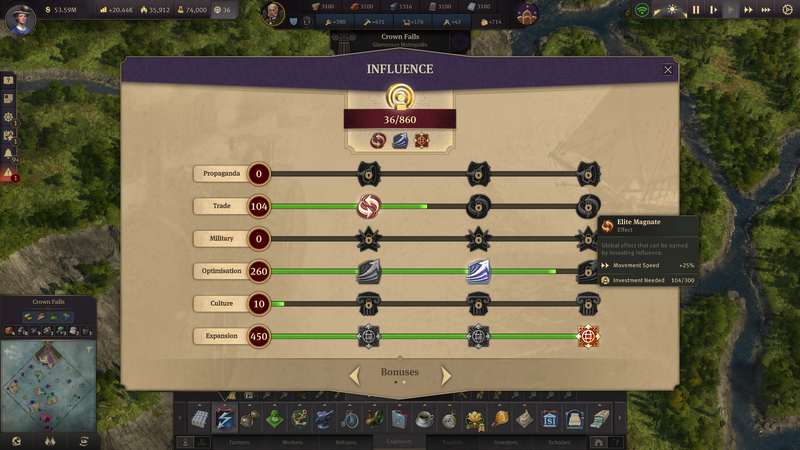Pause the game speed
This screenshot has width=800, height=450.
tap(696, 10)
